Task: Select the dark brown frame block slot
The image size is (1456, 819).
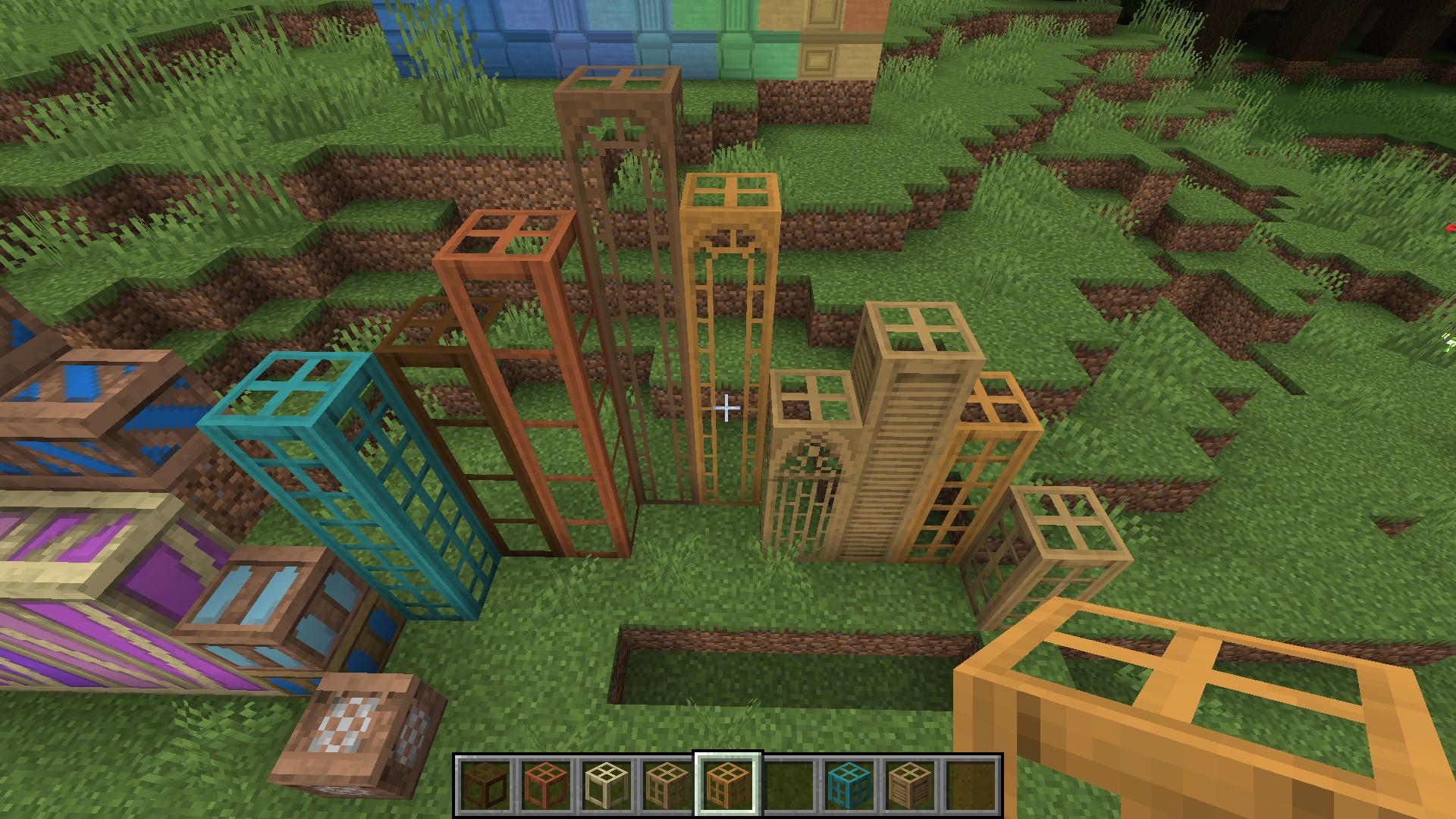Action: click(x=485, y=783)
